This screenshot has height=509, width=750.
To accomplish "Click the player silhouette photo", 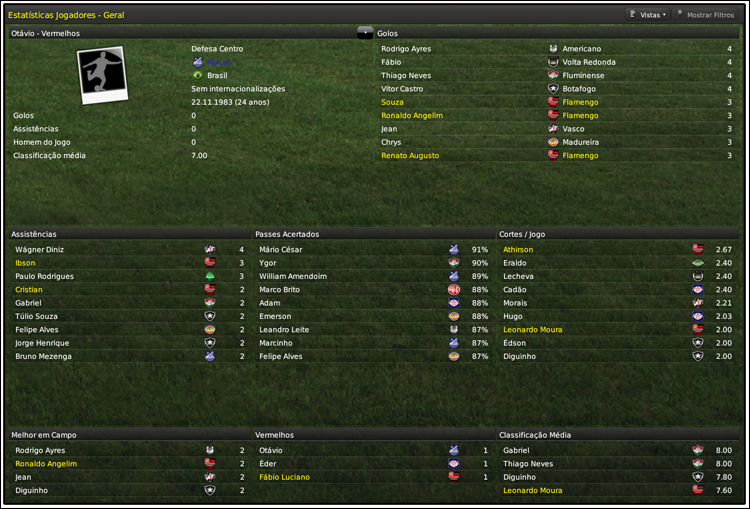I will 102,75.
